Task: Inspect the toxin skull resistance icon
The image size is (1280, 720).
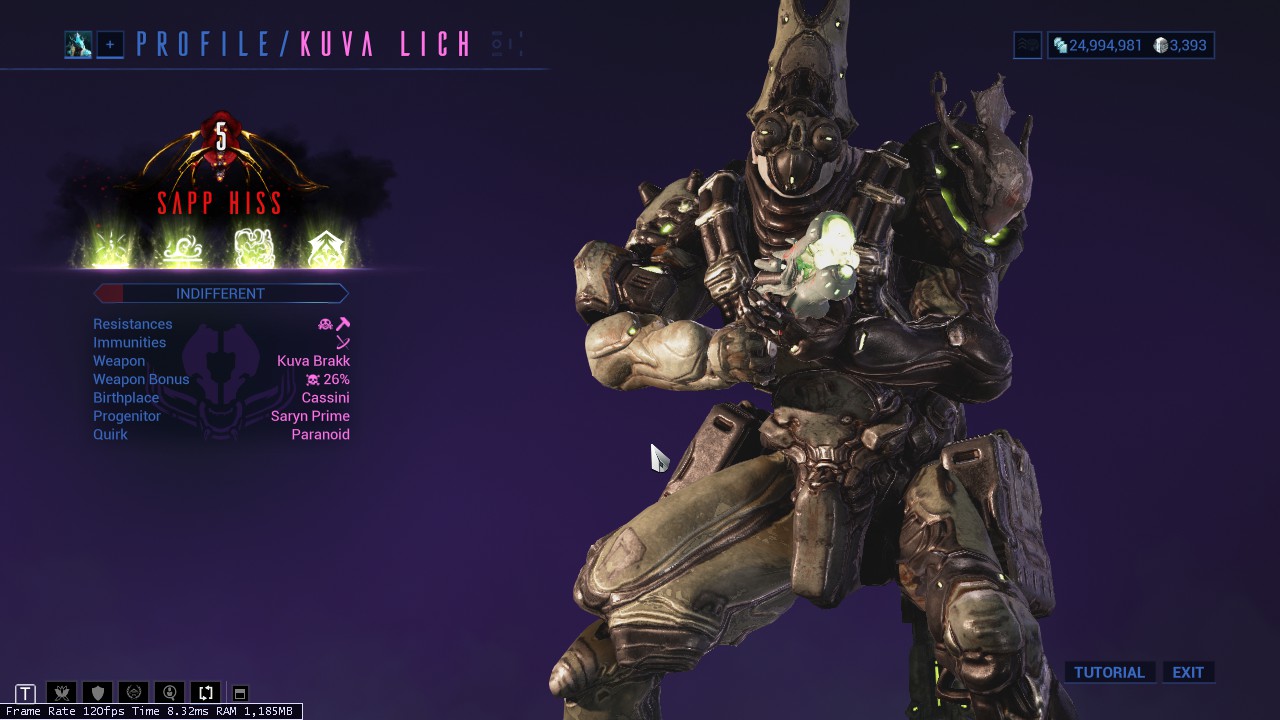Action: coord(325,323)
